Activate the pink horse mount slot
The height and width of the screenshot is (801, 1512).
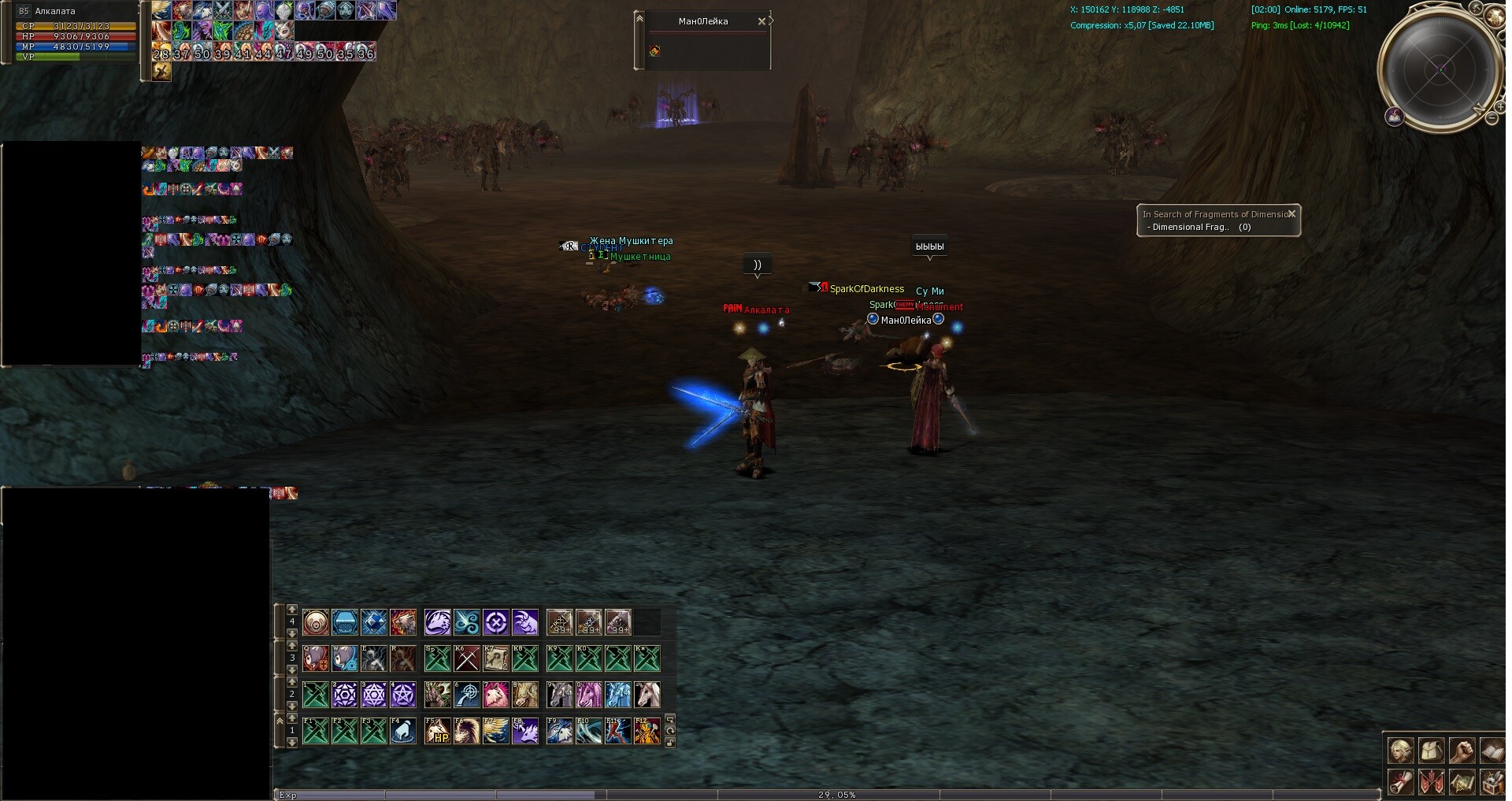tap(588, 695)
